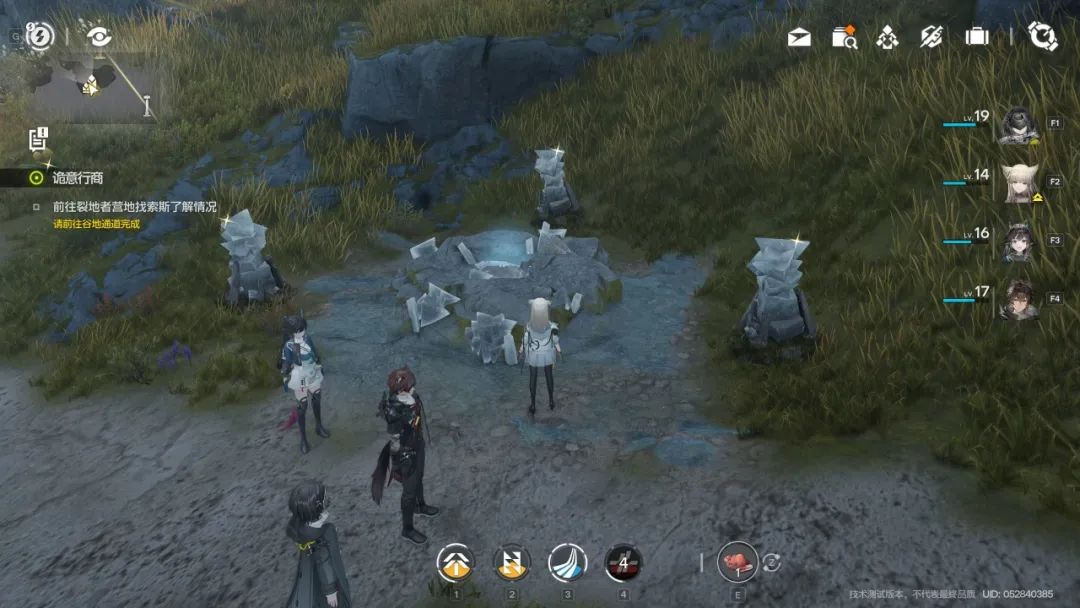Screen dimensions: 1080x608
Task: Activate the red skill on cooldown
Action: [x=624, y=563]
